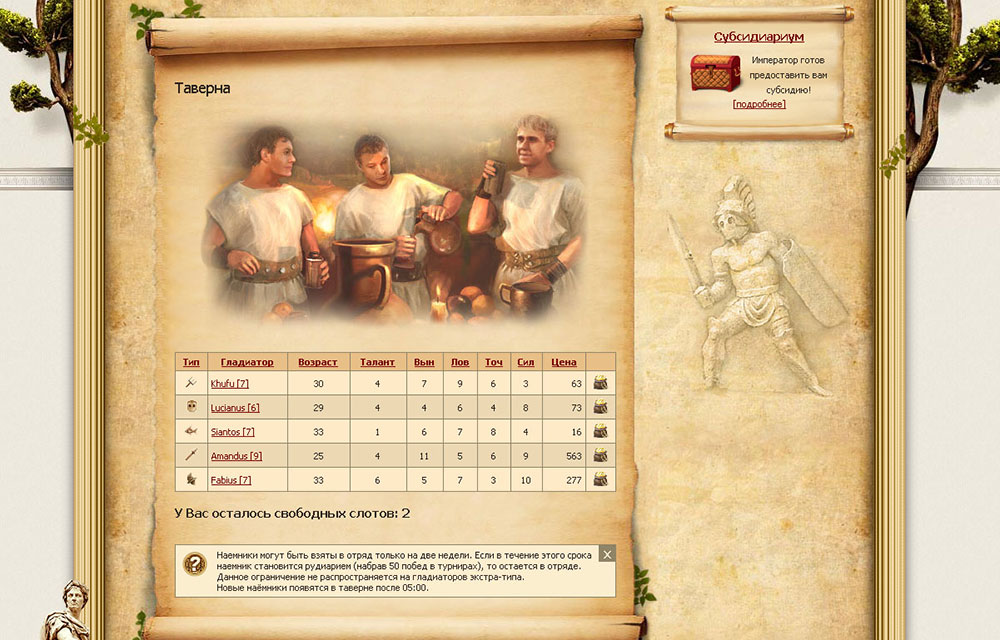Buy Siantos using the gold bag icon
Viewport: 1000px width, 640px height.
[600, 431]
